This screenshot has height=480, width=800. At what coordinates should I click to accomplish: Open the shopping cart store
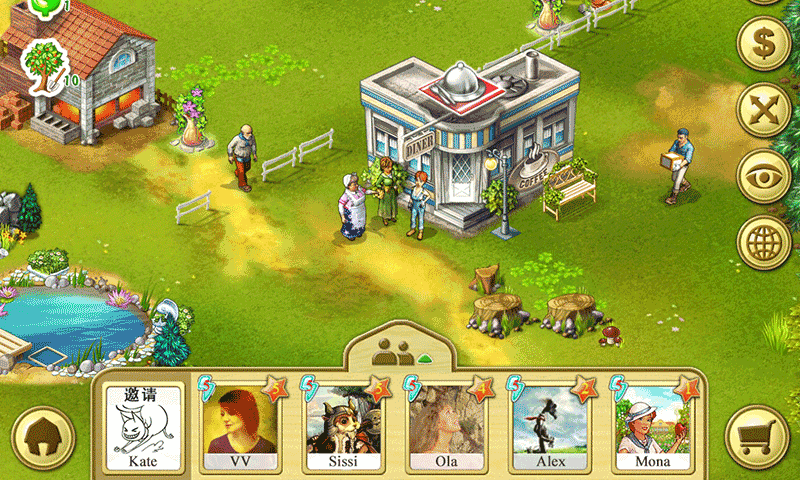point(756,437)
